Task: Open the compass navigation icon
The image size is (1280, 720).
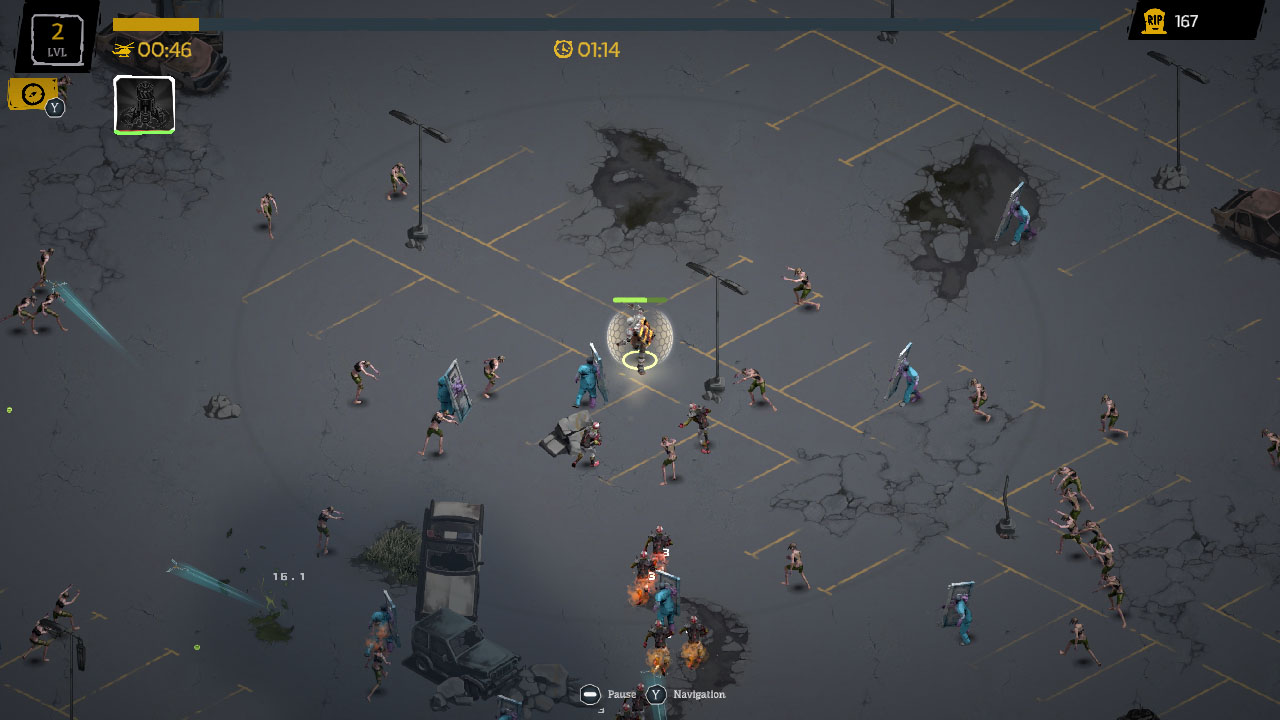Action: pos(32,92)
